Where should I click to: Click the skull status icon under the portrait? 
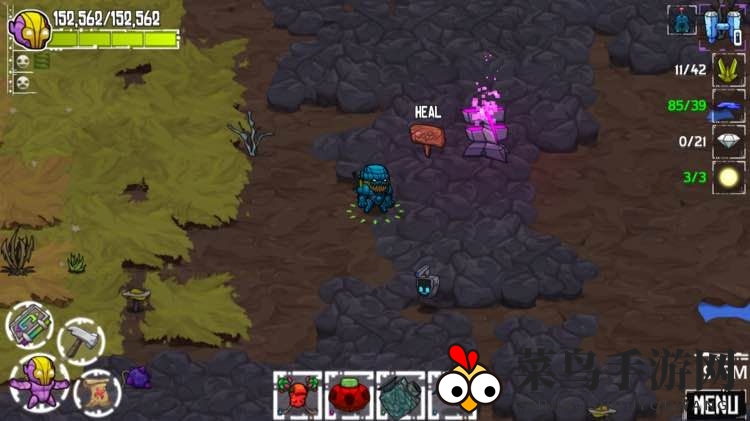(21, 62)
